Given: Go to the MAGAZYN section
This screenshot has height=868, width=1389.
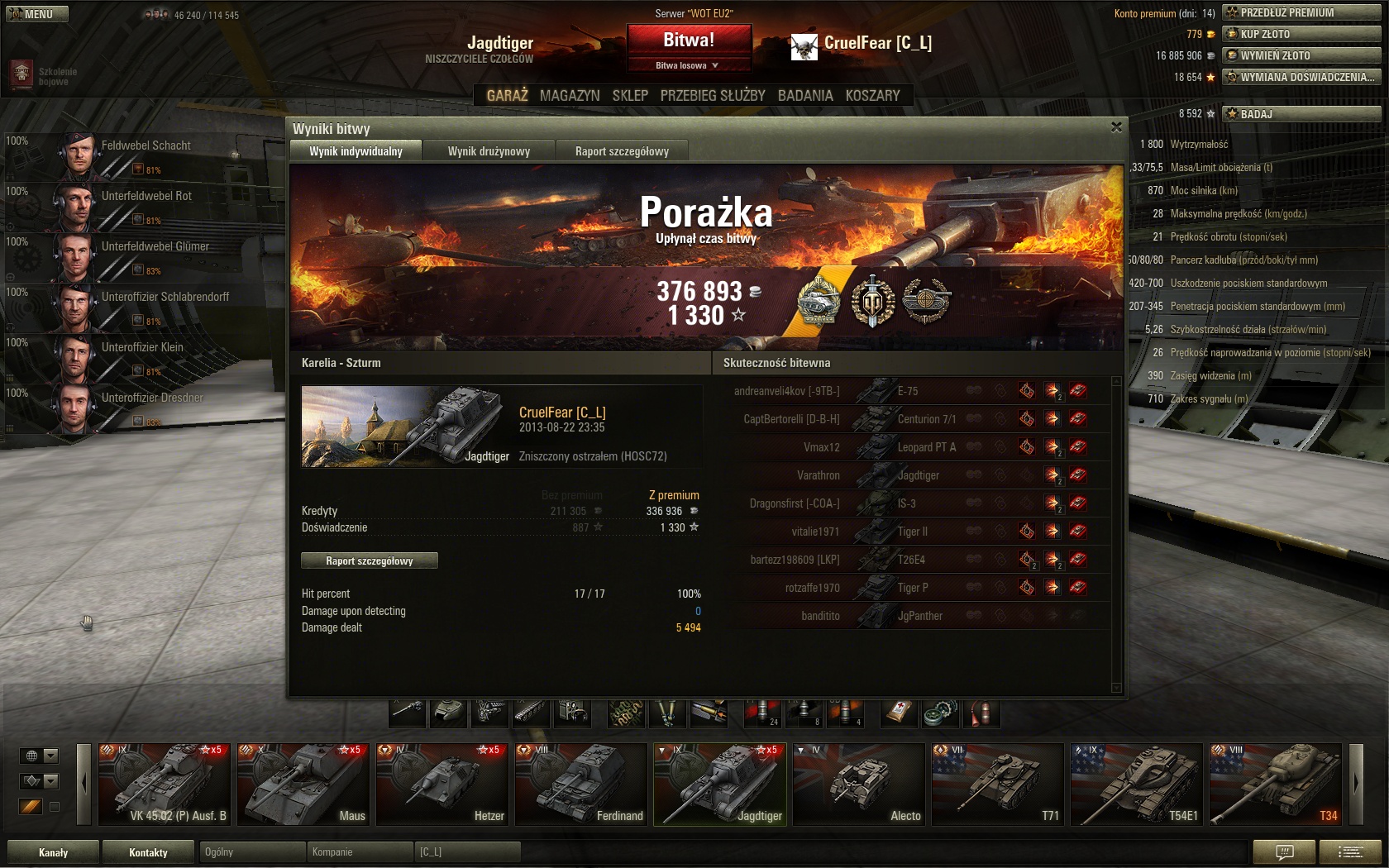Looking at the screenshot, I should (570, 95).
